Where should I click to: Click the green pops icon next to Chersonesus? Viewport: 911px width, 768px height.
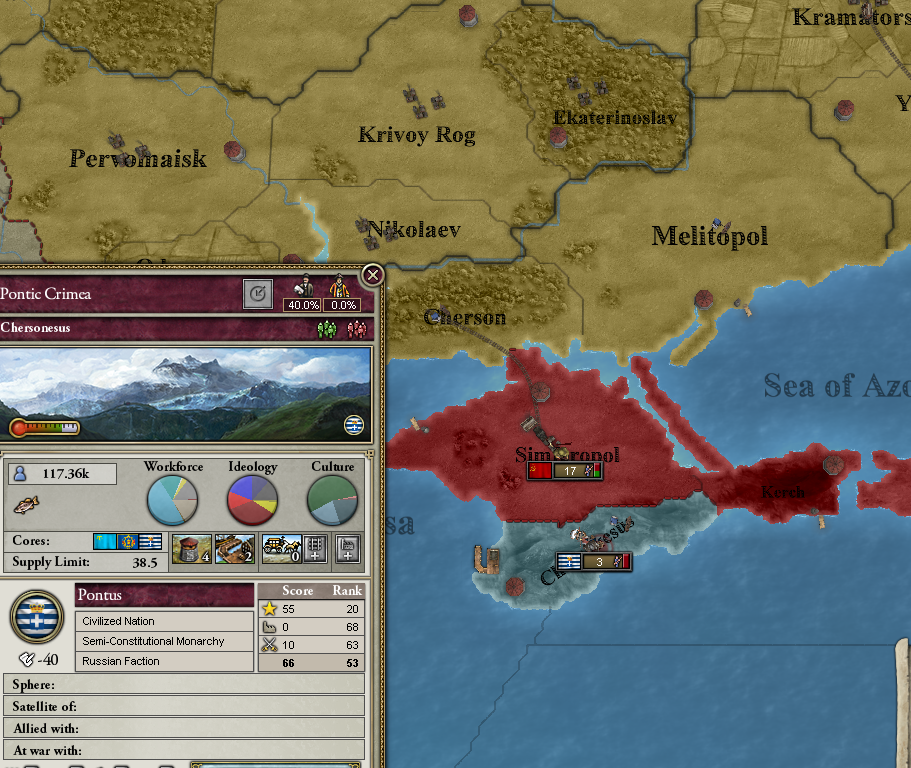[327, 329]
